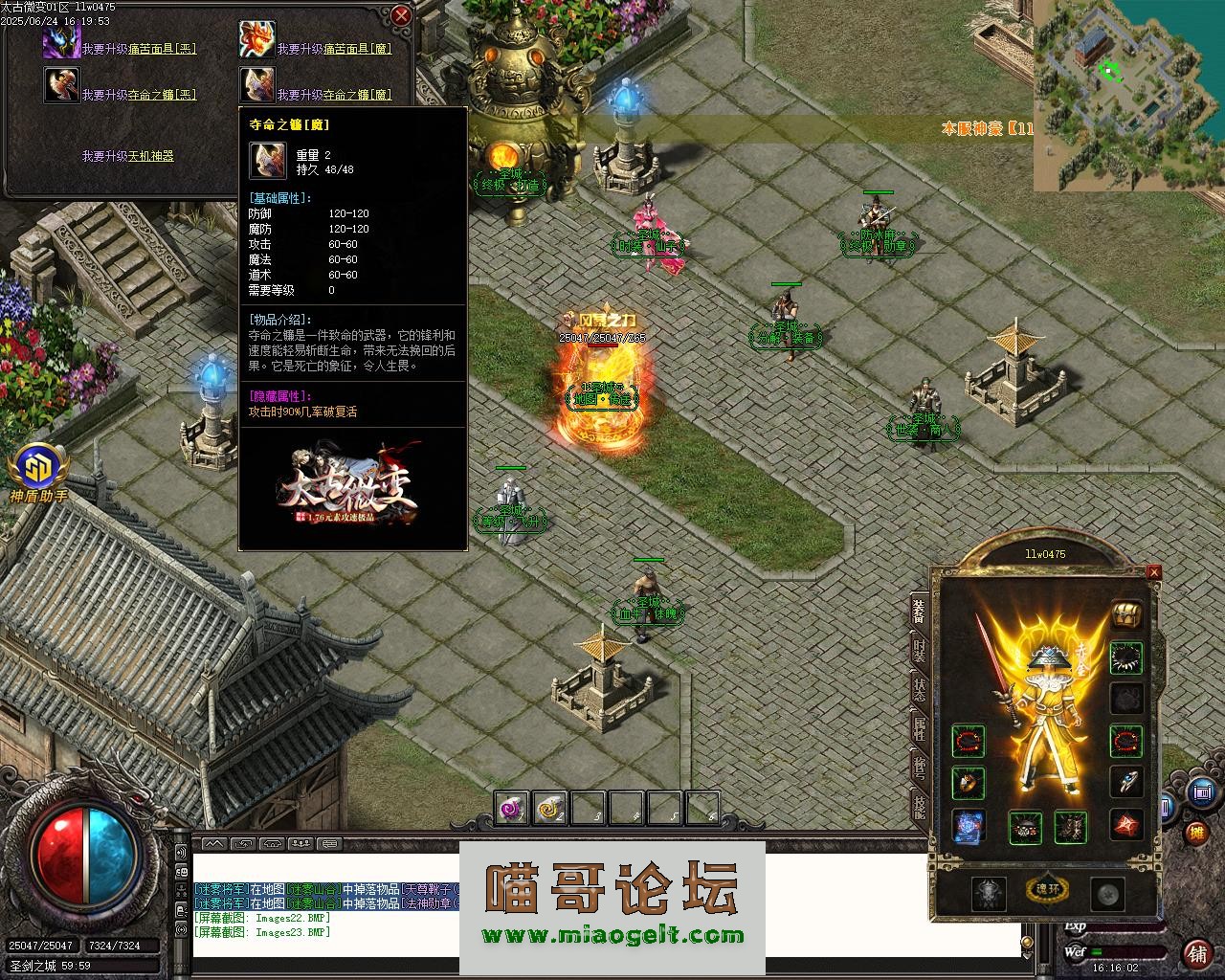Screen dimensions: 1225x980
Task: Open the 属性 attributes tab
Action: click(x=919, y=729)
